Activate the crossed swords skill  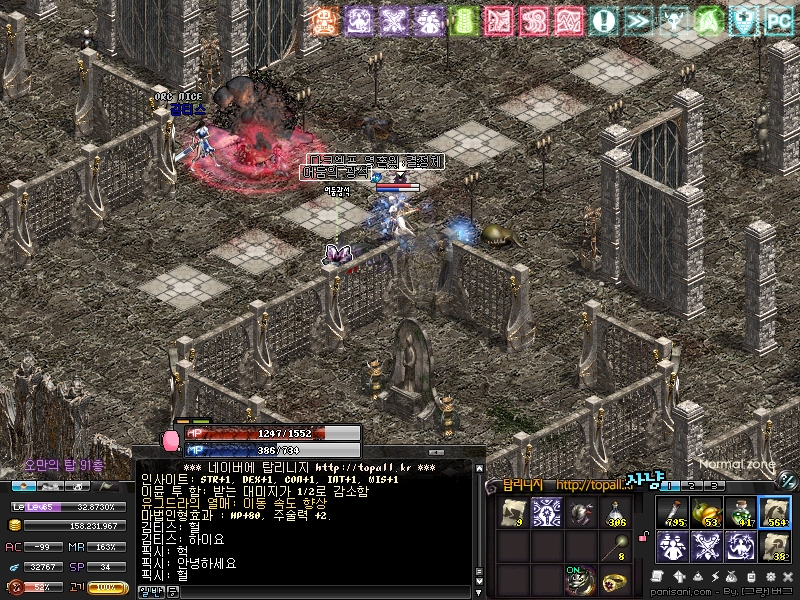(706, 546)
